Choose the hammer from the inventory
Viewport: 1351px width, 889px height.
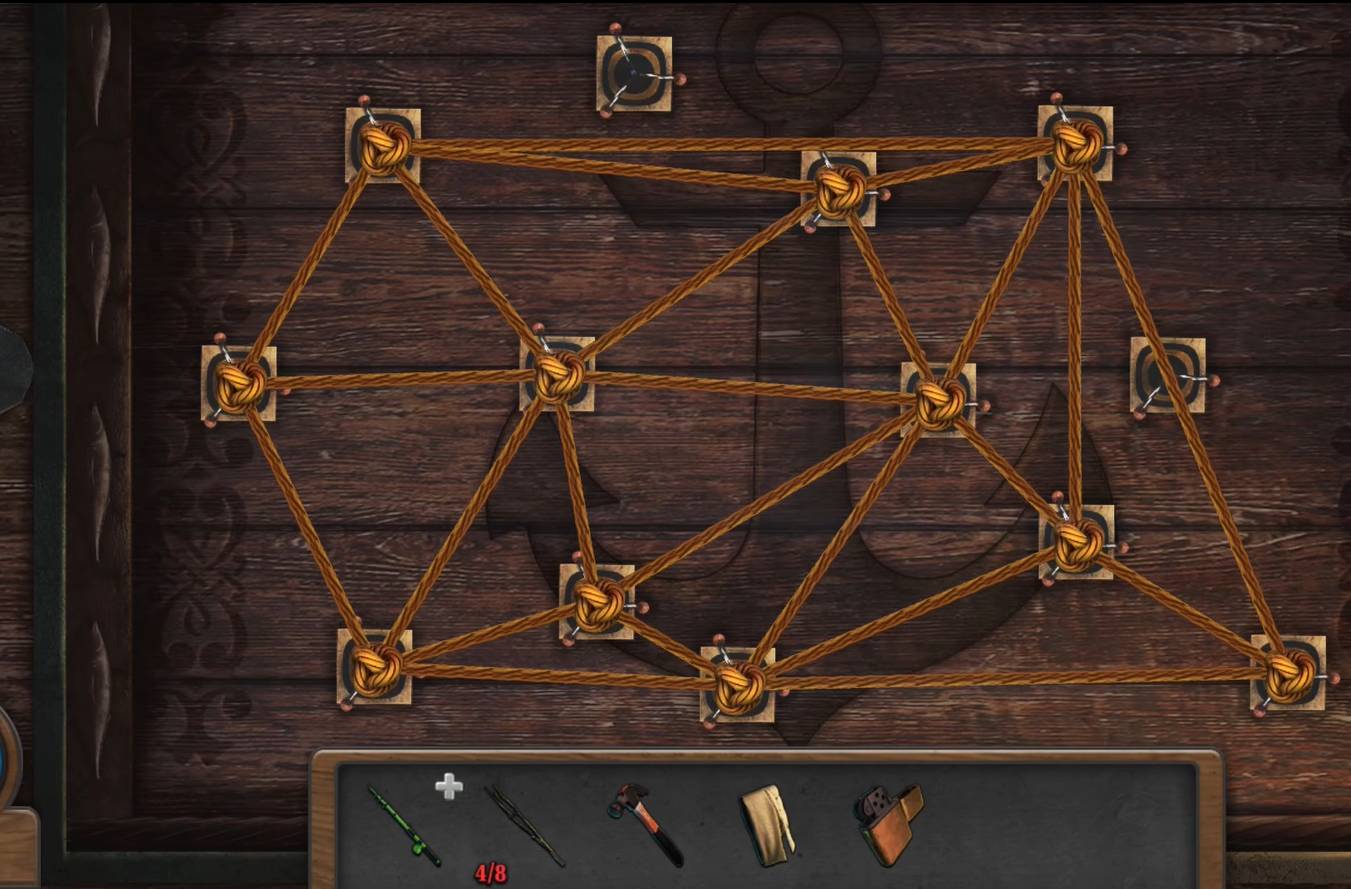click(646, 822)
